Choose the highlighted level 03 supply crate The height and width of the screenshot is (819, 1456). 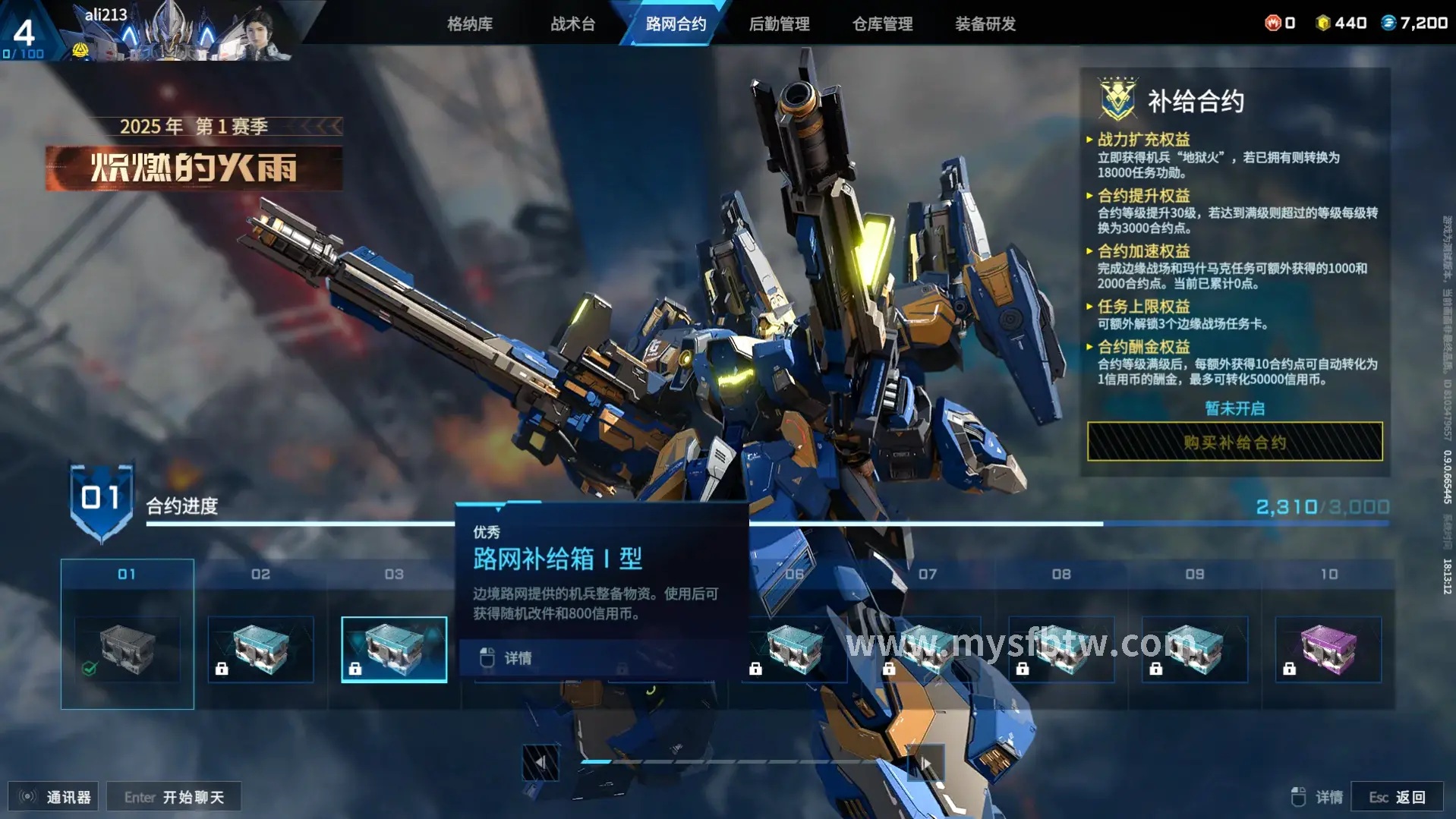[394, 649]
